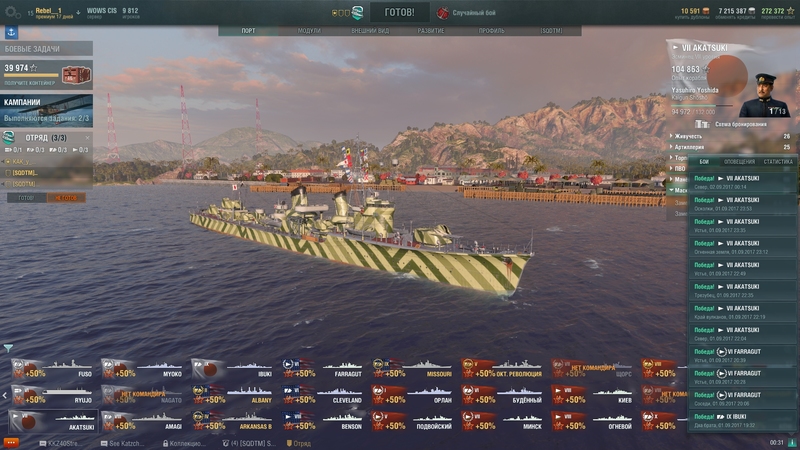Open the БОЕВЫЕ ЗАДАЧИ panel
800x450 pixels.
(x=46, y=49)
